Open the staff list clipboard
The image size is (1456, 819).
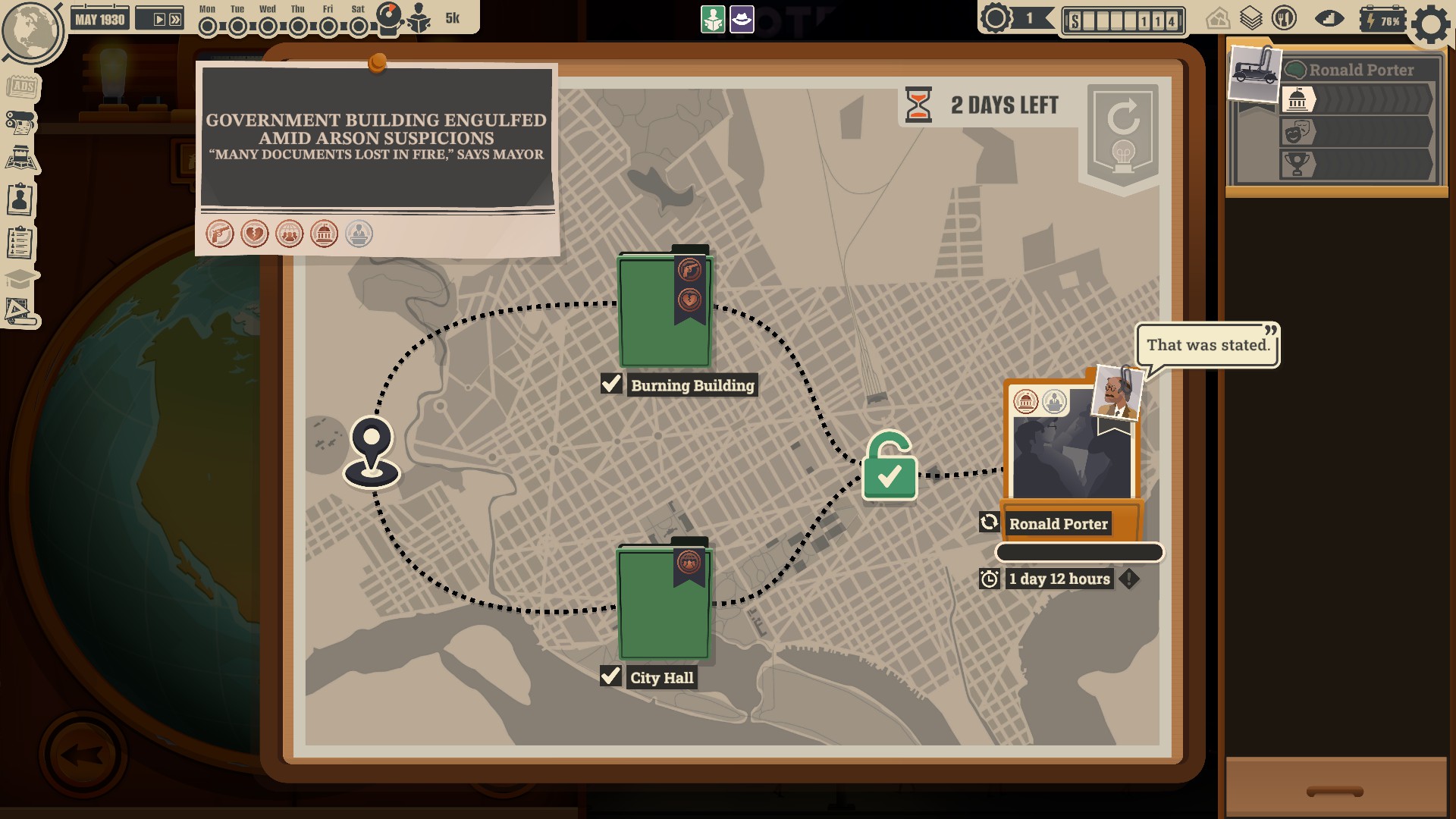[20, 243]
